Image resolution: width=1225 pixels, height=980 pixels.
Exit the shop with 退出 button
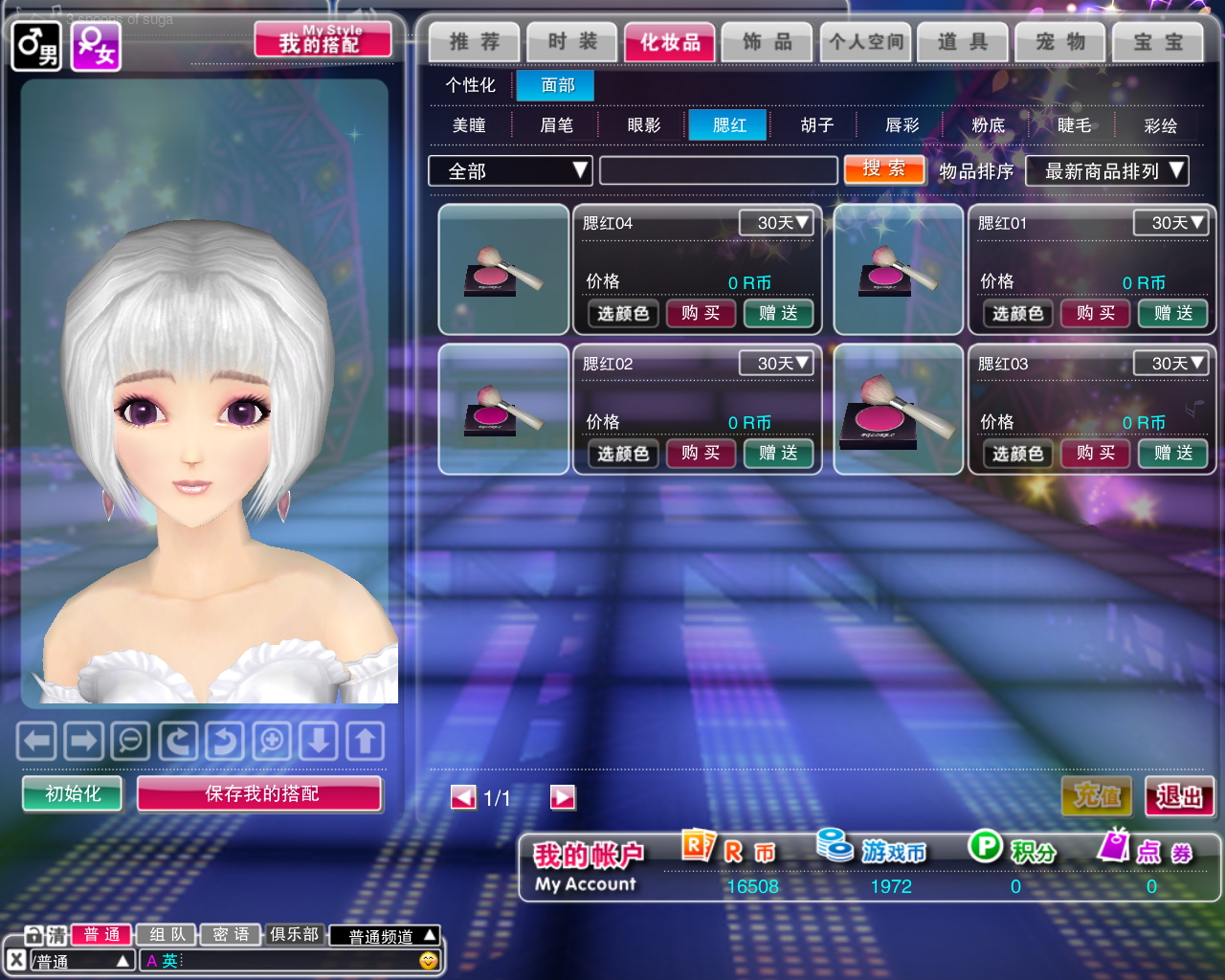pos(1179,796)
